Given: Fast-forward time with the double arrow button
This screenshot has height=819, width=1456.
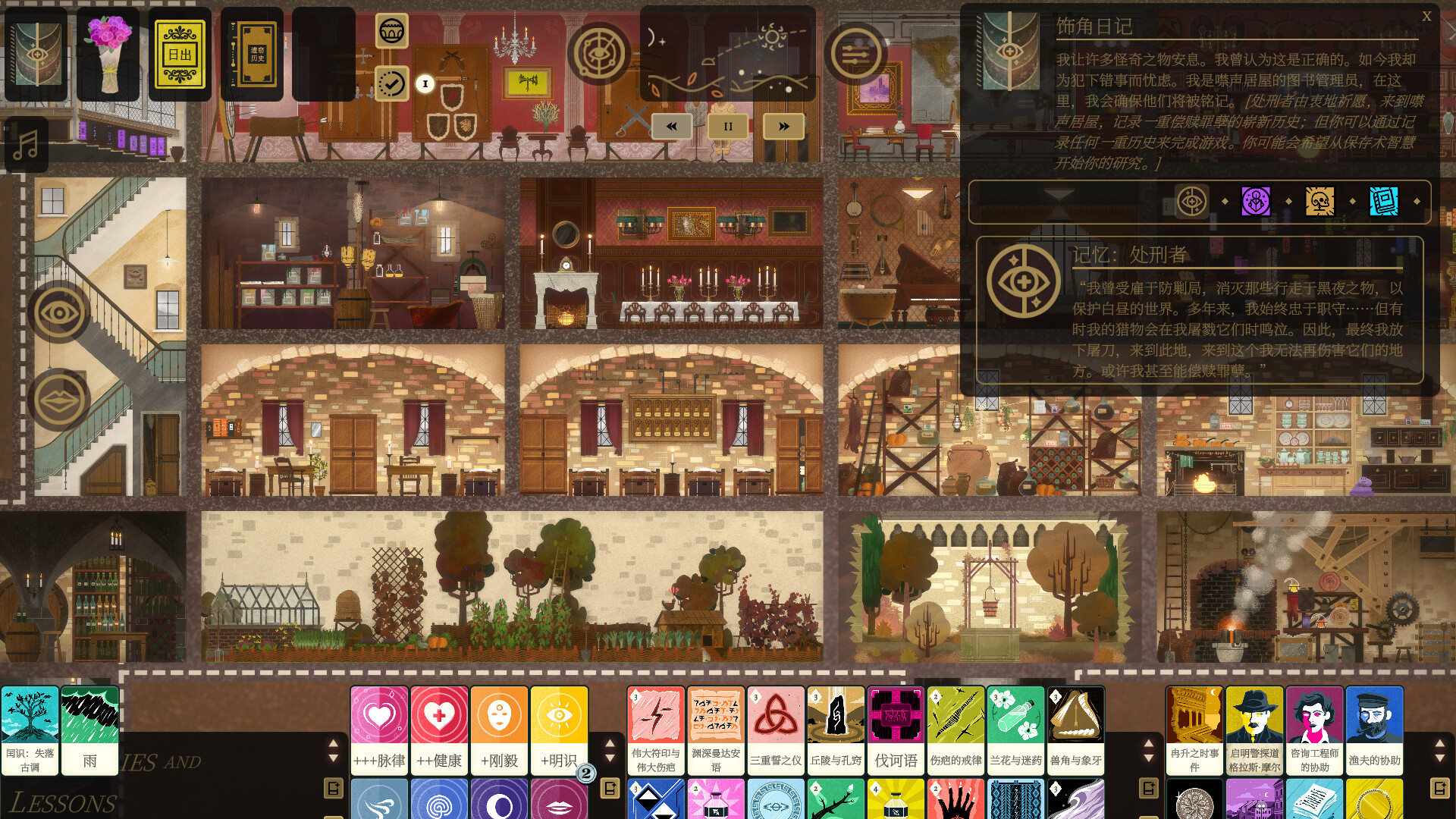Looking at the screenshot, I should tap(783, 126).
